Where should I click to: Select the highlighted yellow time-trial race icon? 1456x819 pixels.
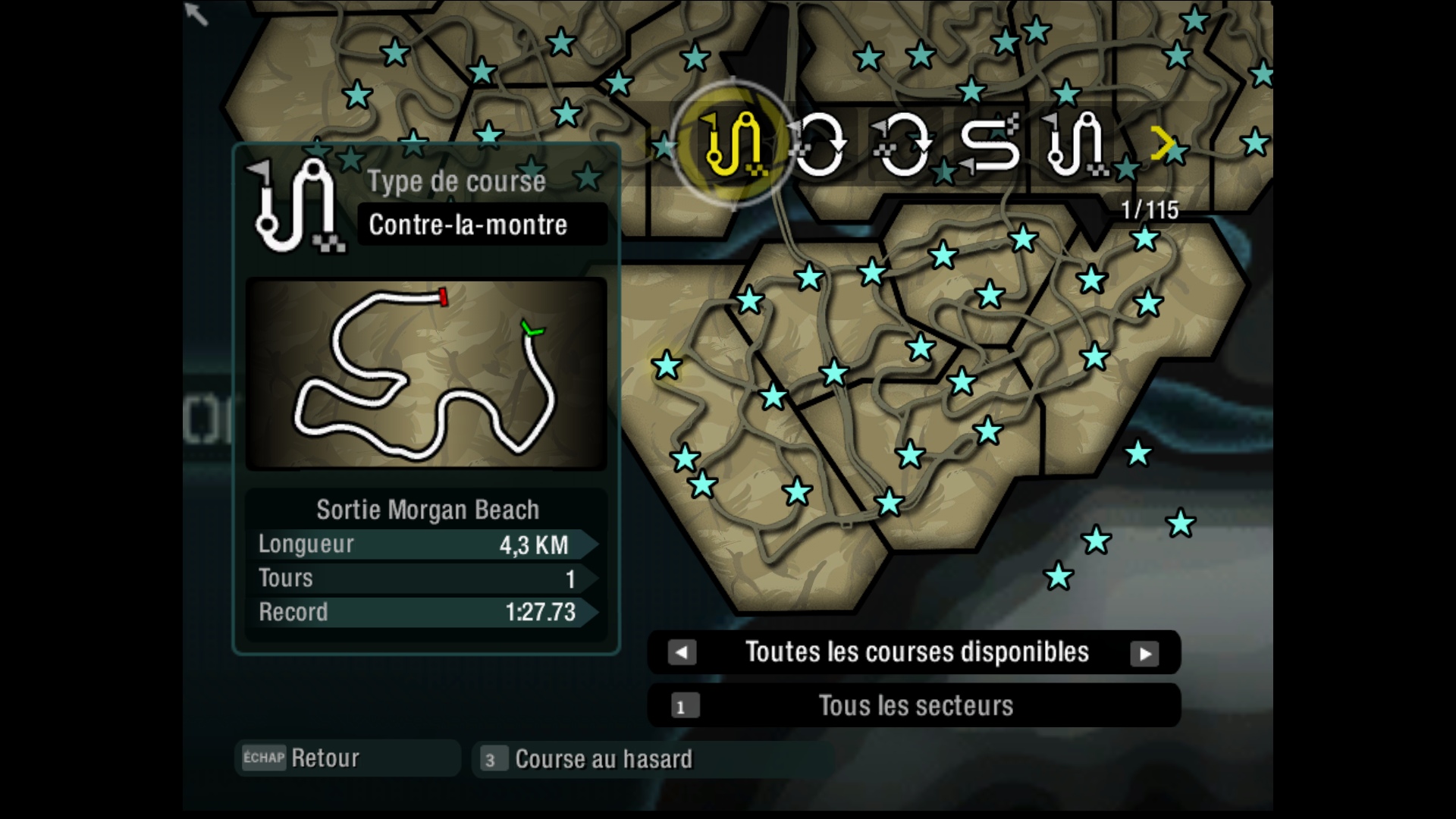pos(733,144)
